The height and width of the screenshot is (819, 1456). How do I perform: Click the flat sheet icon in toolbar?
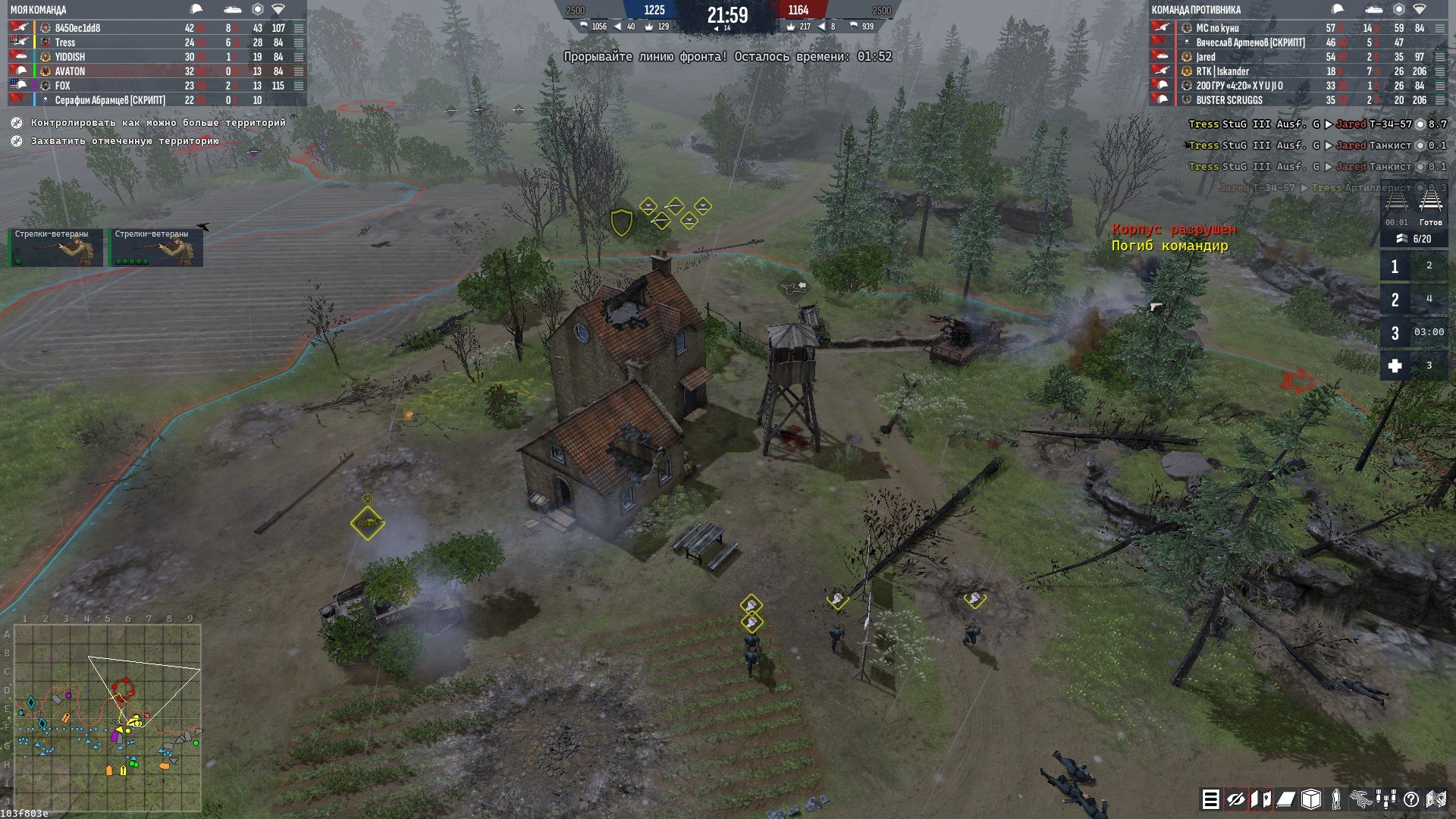click(x=1285, y=799)
